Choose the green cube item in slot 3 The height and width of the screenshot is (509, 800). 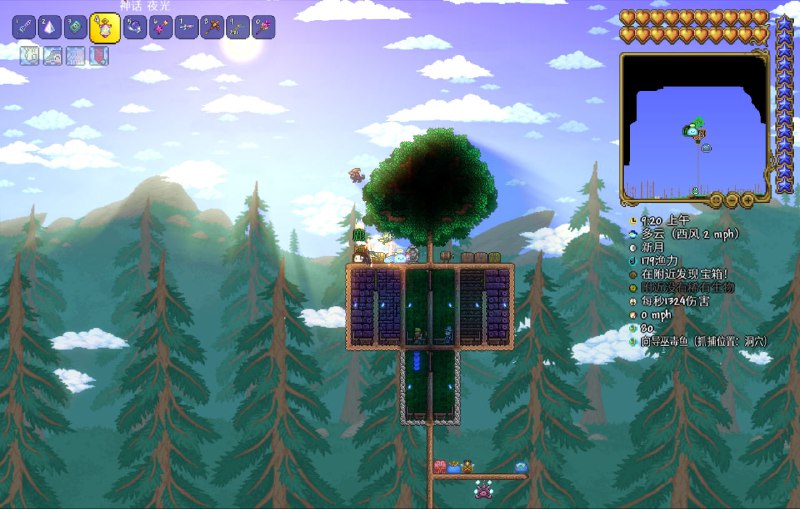(x=75, y=27)
